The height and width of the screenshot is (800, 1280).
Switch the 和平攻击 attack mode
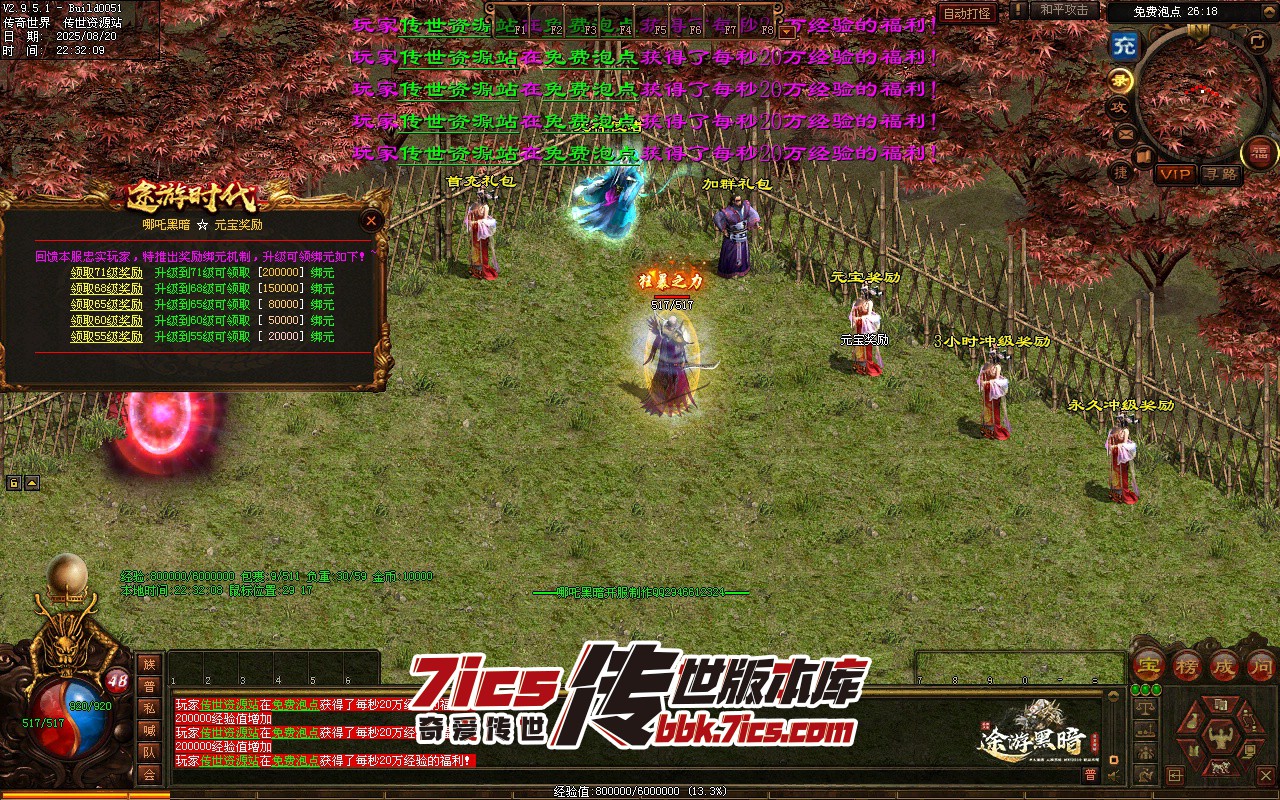1064,10
